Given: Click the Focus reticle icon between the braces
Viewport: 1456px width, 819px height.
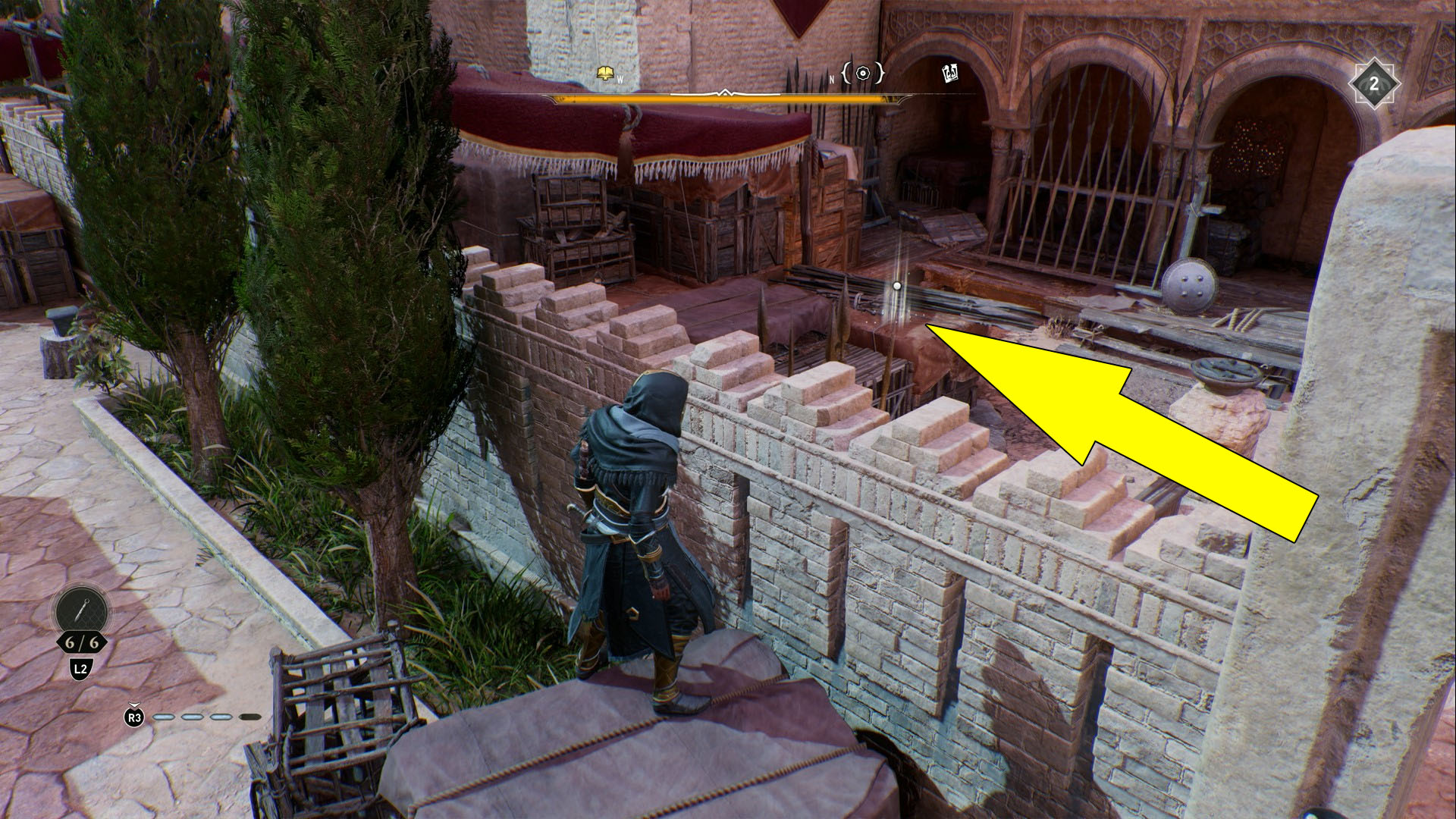Looking at the screenshot, I should point(862,74).
